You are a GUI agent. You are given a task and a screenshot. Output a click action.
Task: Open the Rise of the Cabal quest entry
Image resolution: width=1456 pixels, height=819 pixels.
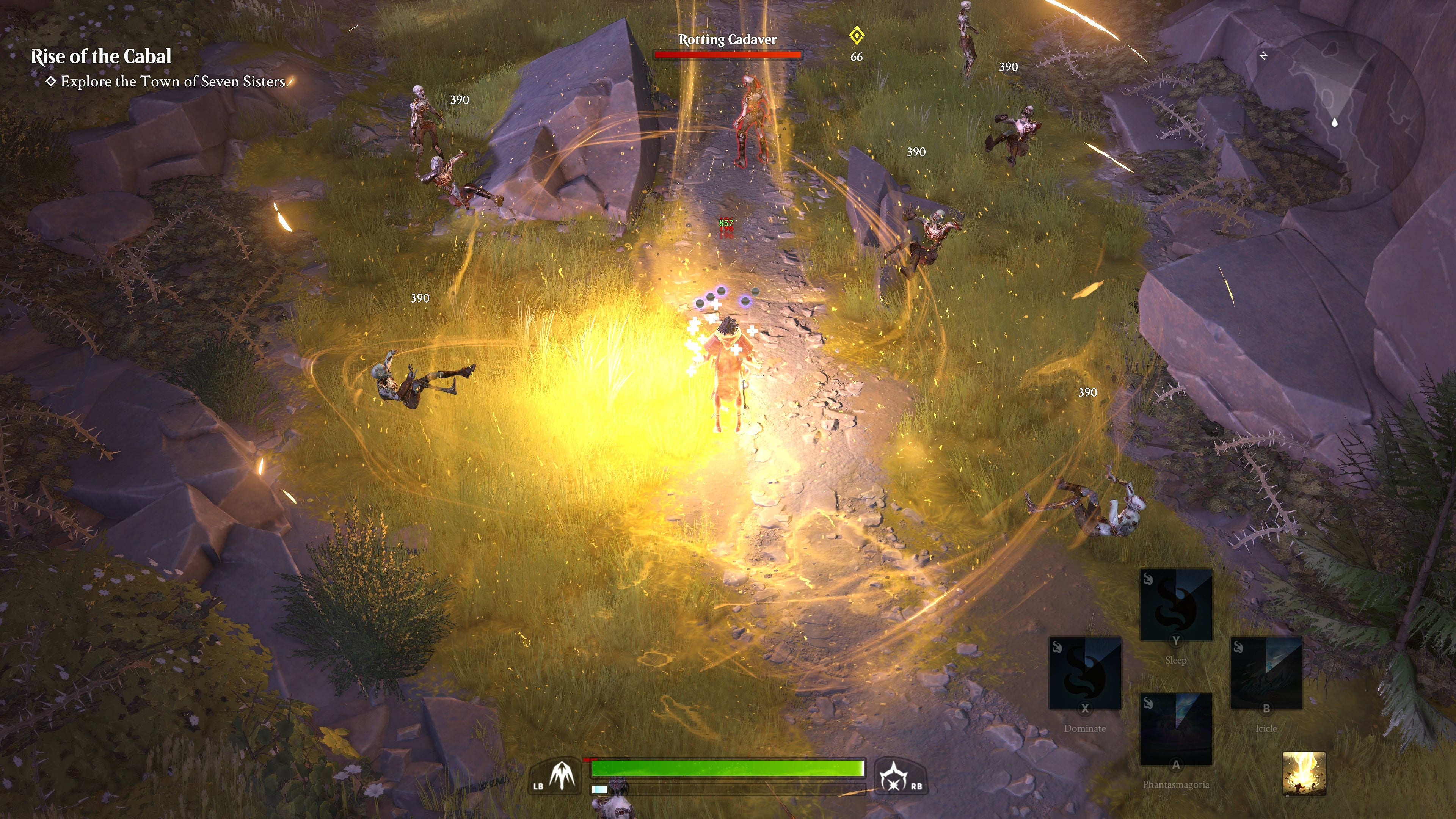(100, 56)
